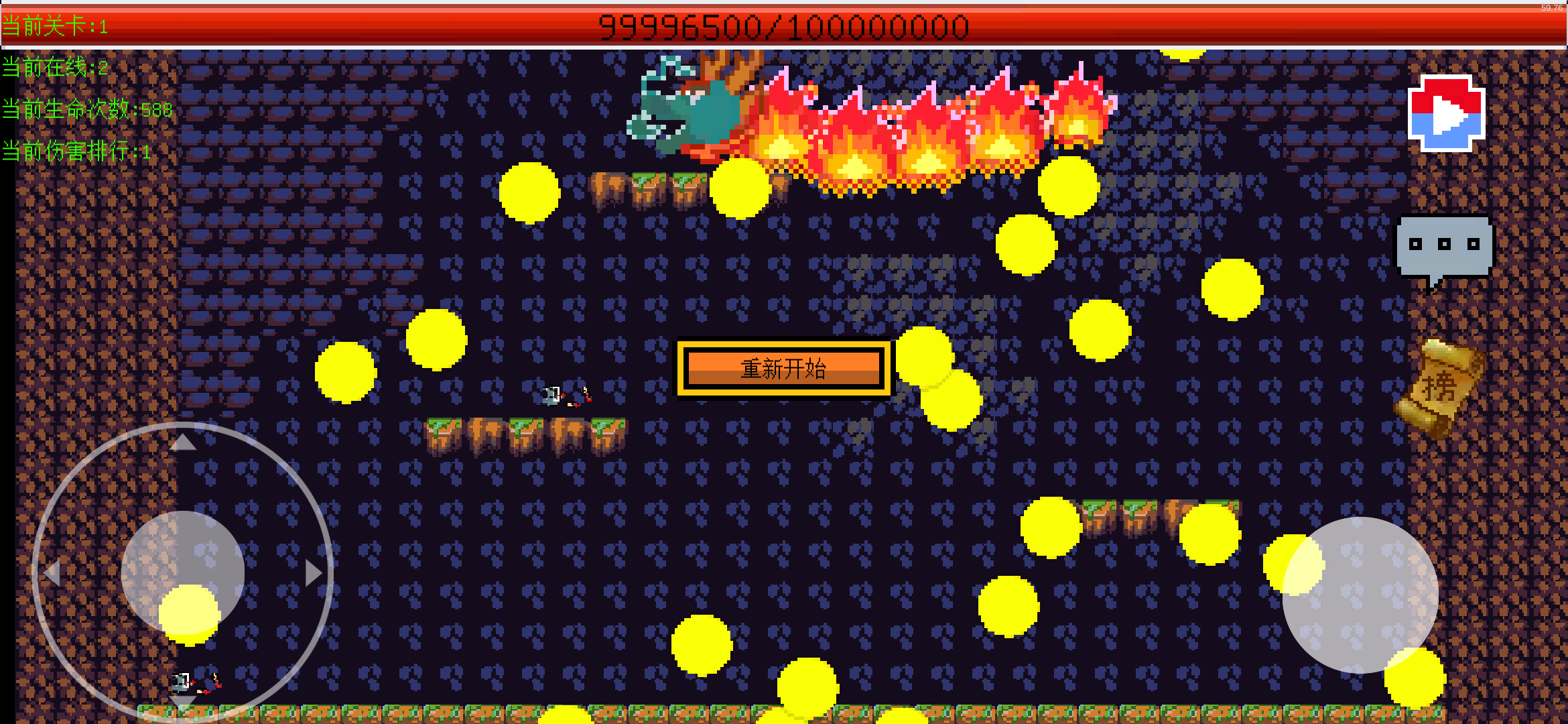Screen dimensions: 1568x724
Task: Open the red-blue video play icon
Action: coord(1445,114)
